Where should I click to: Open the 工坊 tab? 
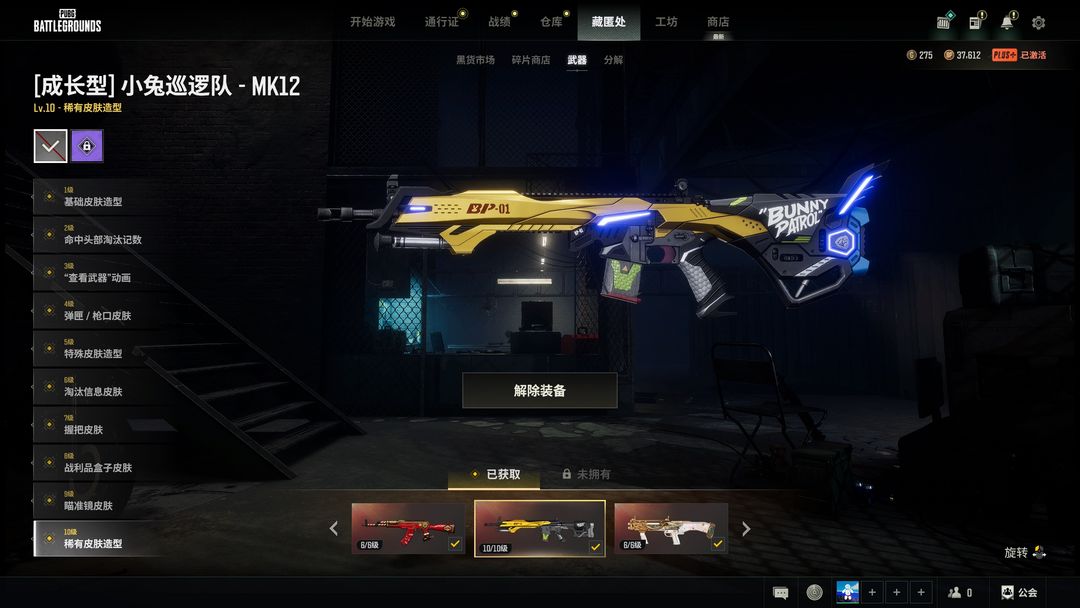pyautogui.click(x=666, y=22)
